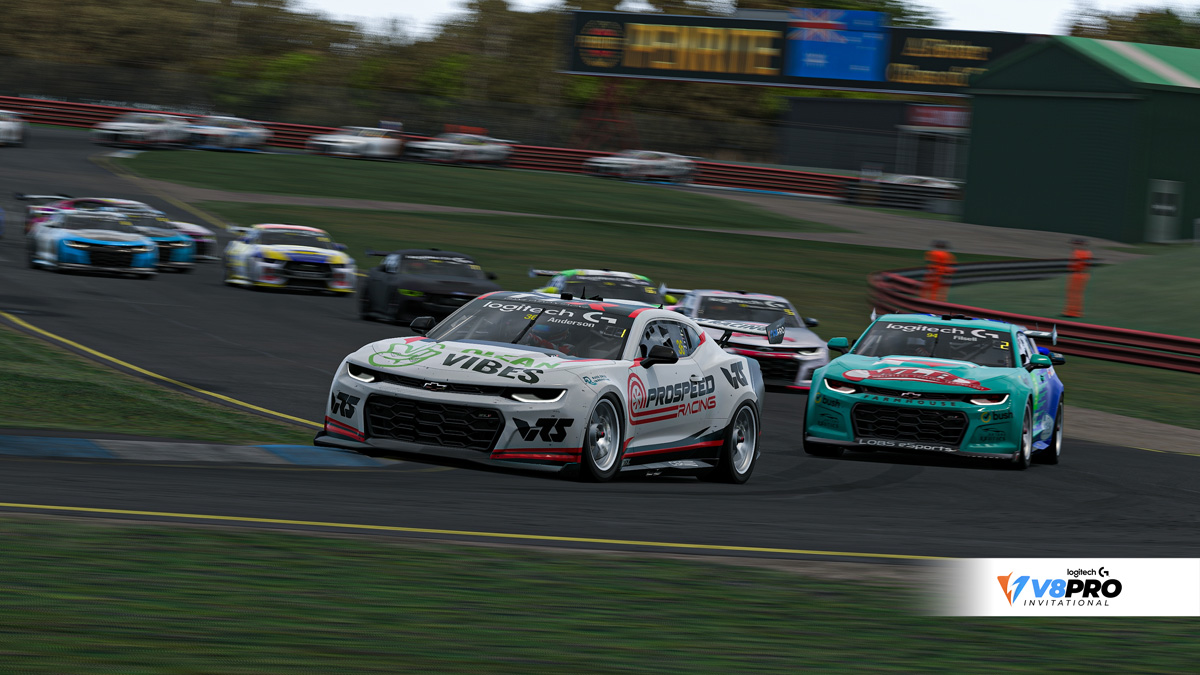Click the V8 Pro Invitational logo banner
Viewport: 1200px width, 675px height.
point(1060,587)
